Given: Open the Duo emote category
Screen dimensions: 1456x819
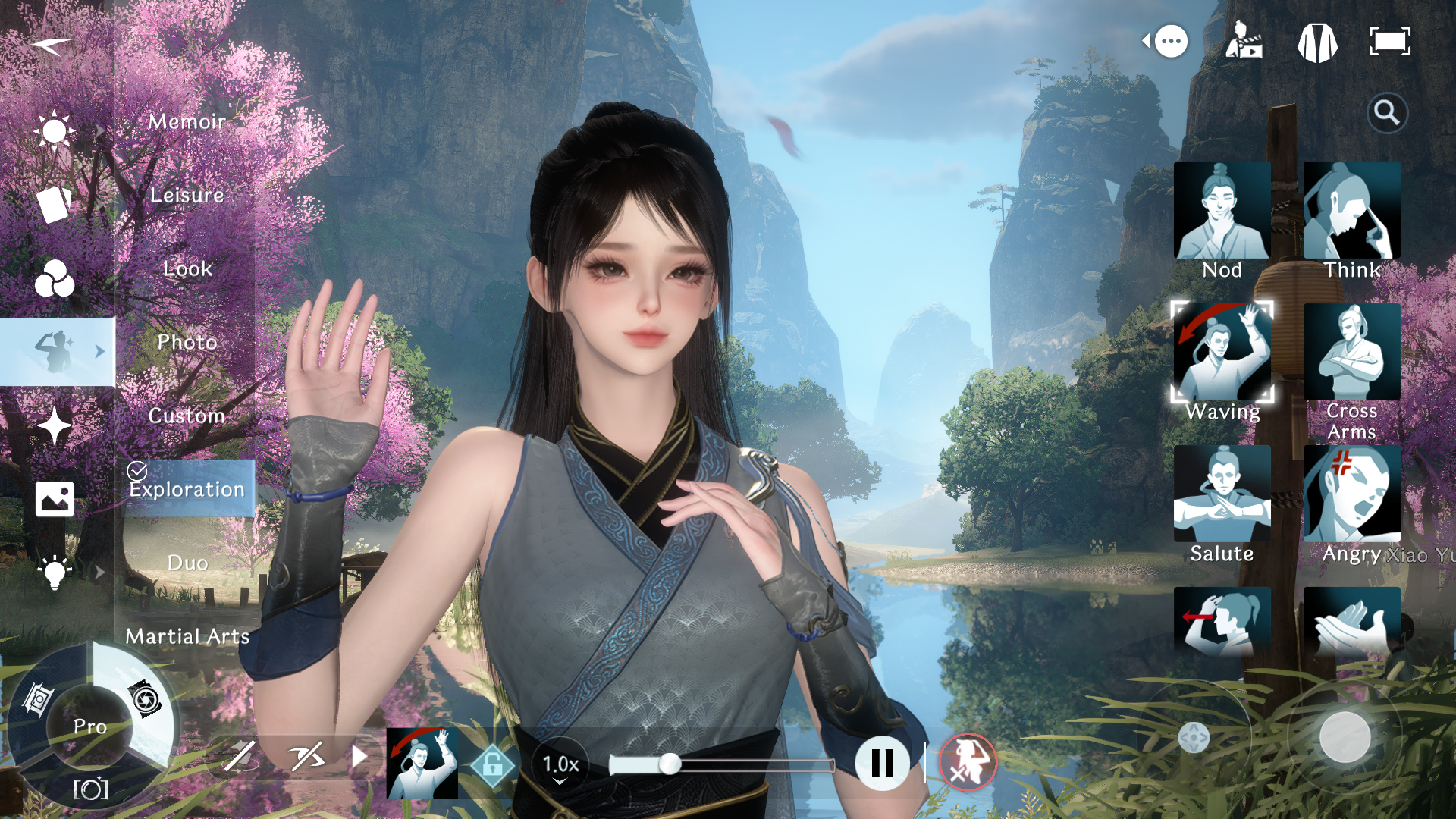Looking at the screenshot, I should coord(187,563).
